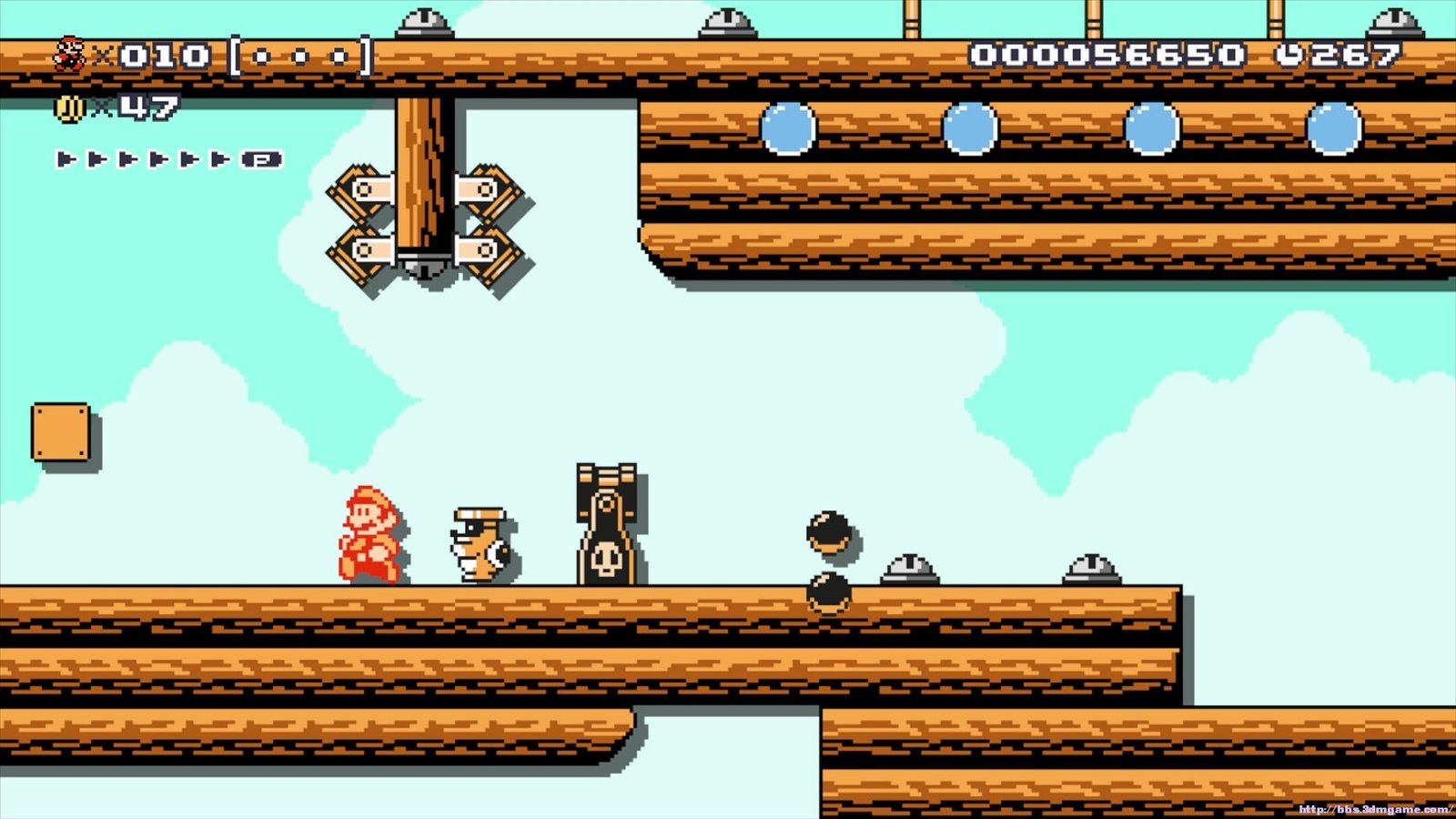
Task: Click the grounded Bob-omb near the bolt
Action: coord(829,593)
